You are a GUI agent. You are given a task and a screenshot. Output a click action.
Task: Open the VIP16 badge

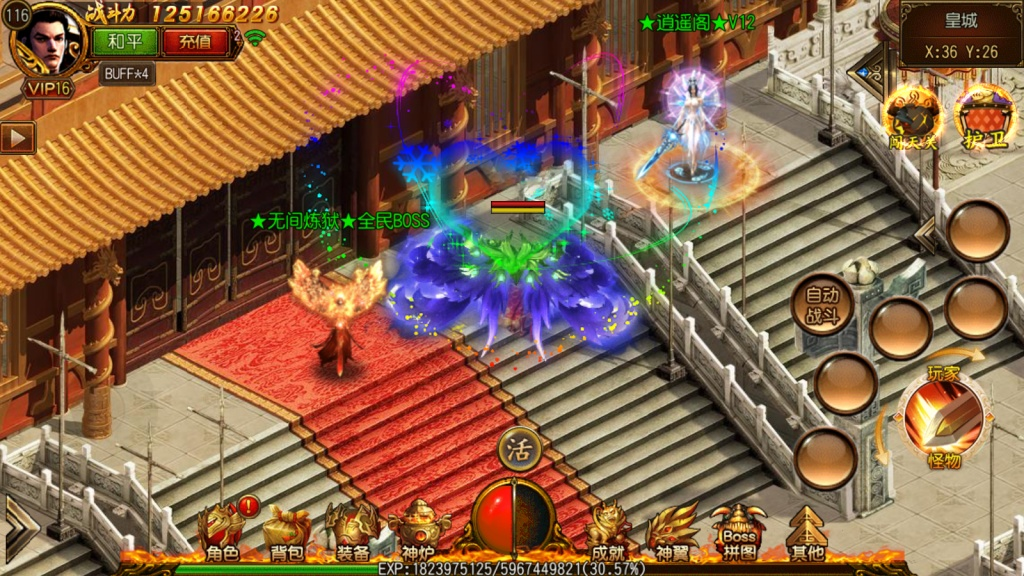(48, 88)
